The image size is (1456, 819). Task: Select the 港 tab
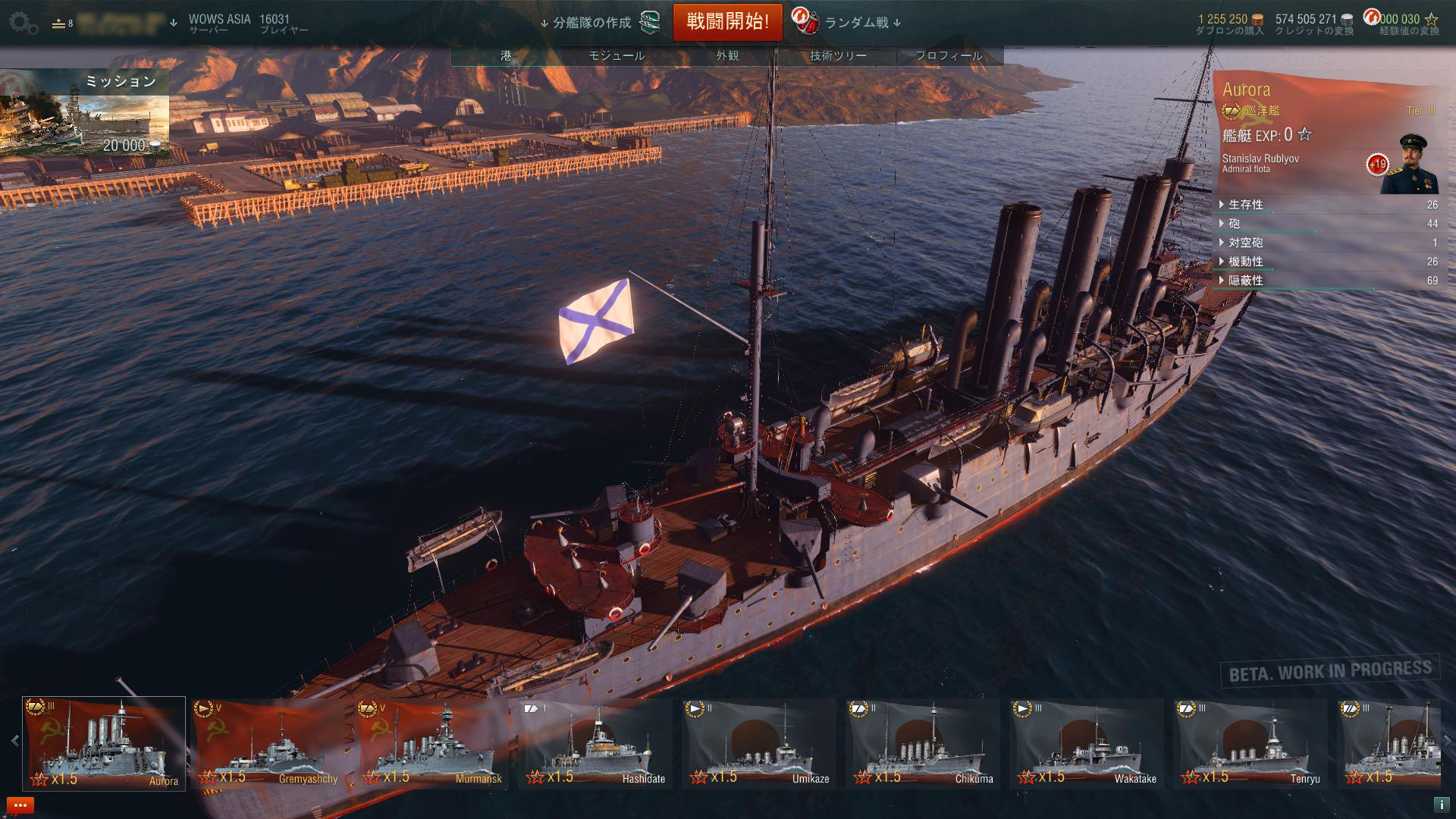pyautogui.click(x=506, y=55)
